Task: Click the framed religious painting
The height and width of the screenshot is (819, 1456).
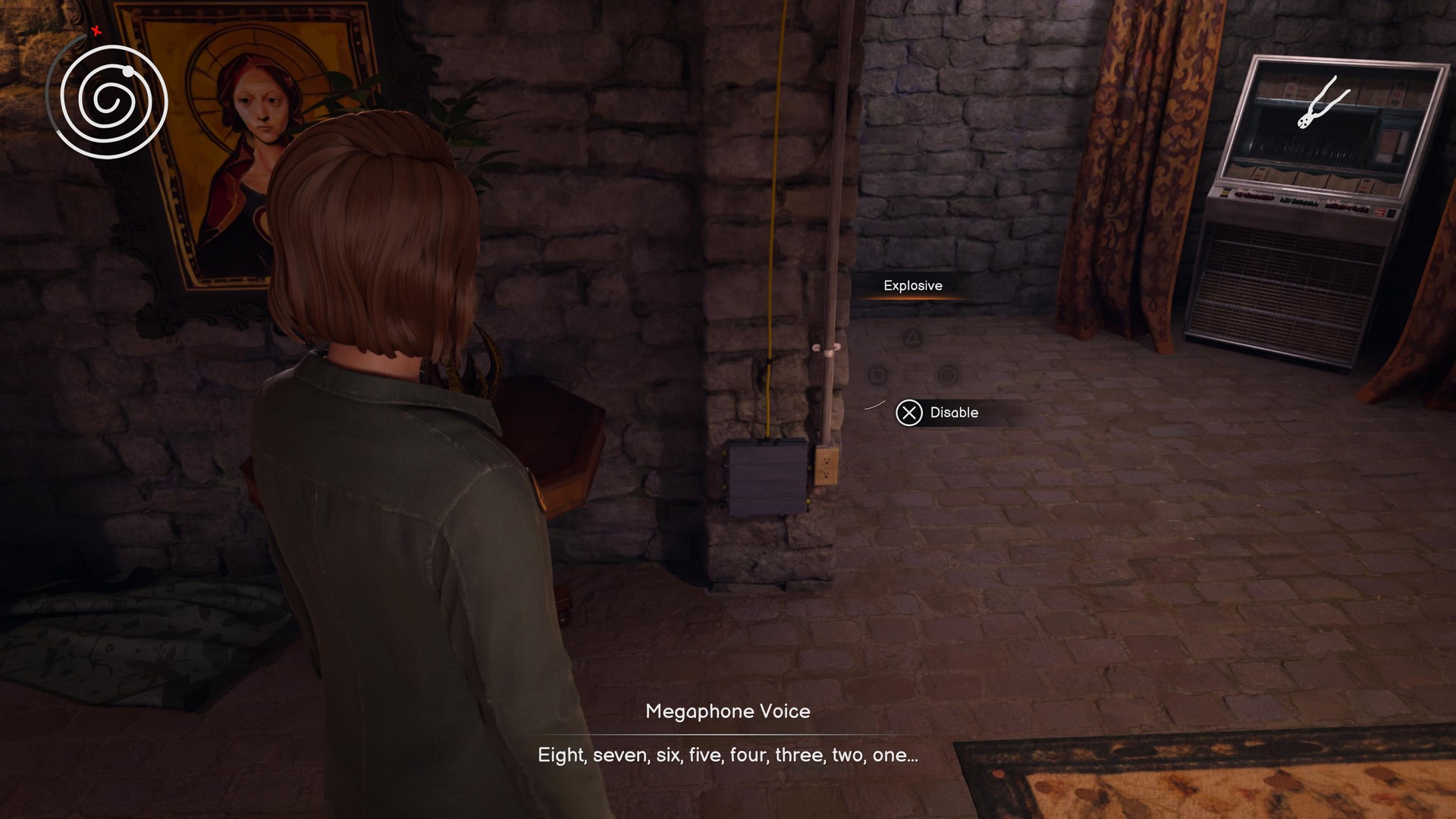Action: tap(250, 136)
